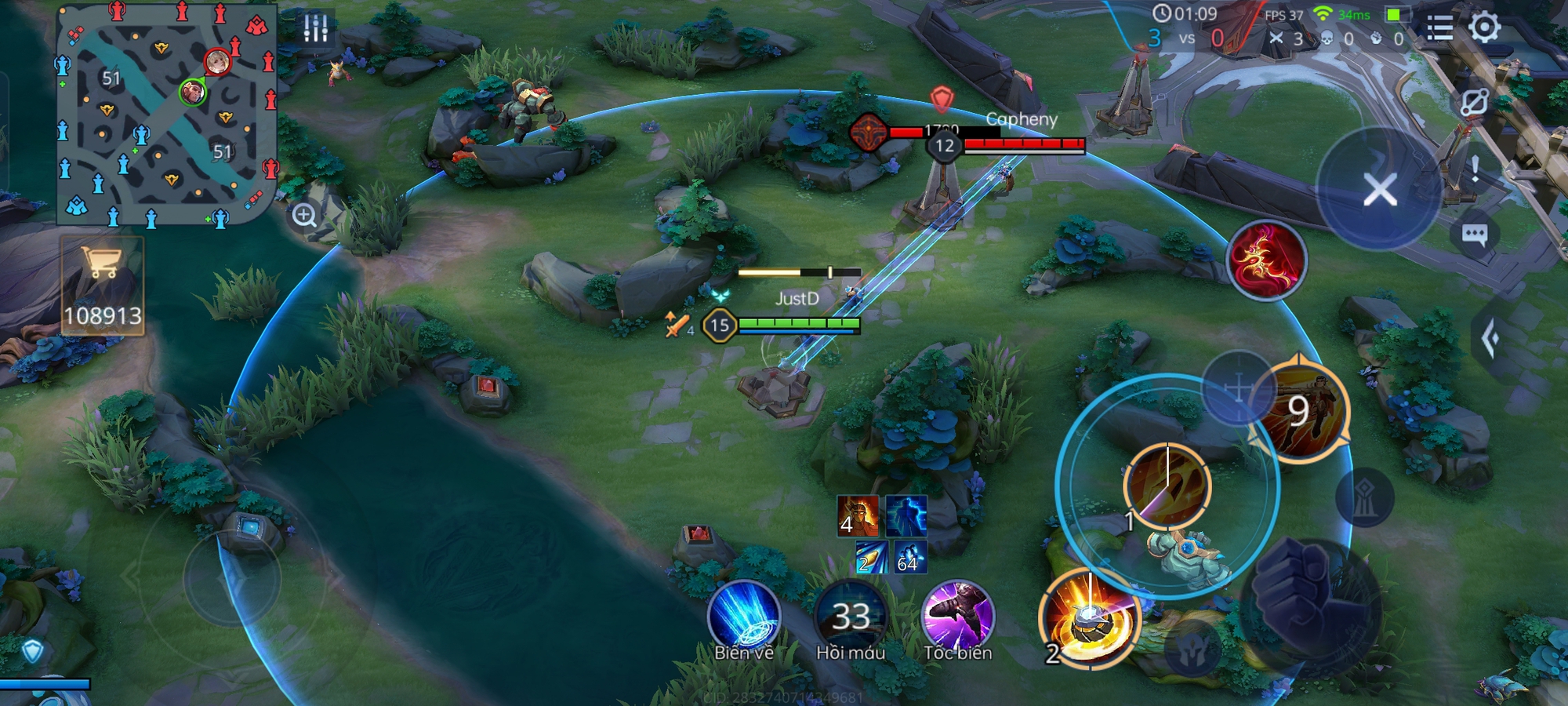Activate the red flame item skill
This screenshot has width=1568, height=706.
coord(1265,260)
